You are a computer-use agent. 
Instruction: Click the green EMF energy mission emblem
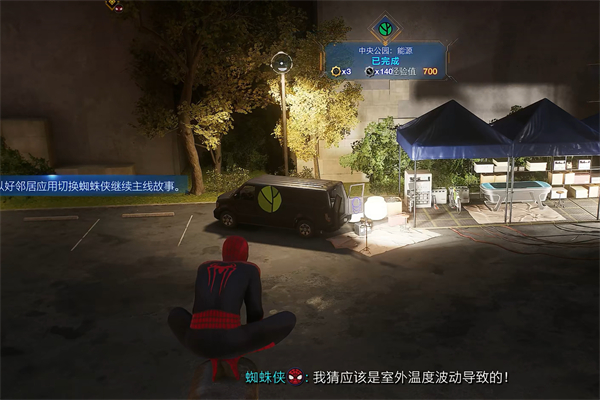(385, 27)
